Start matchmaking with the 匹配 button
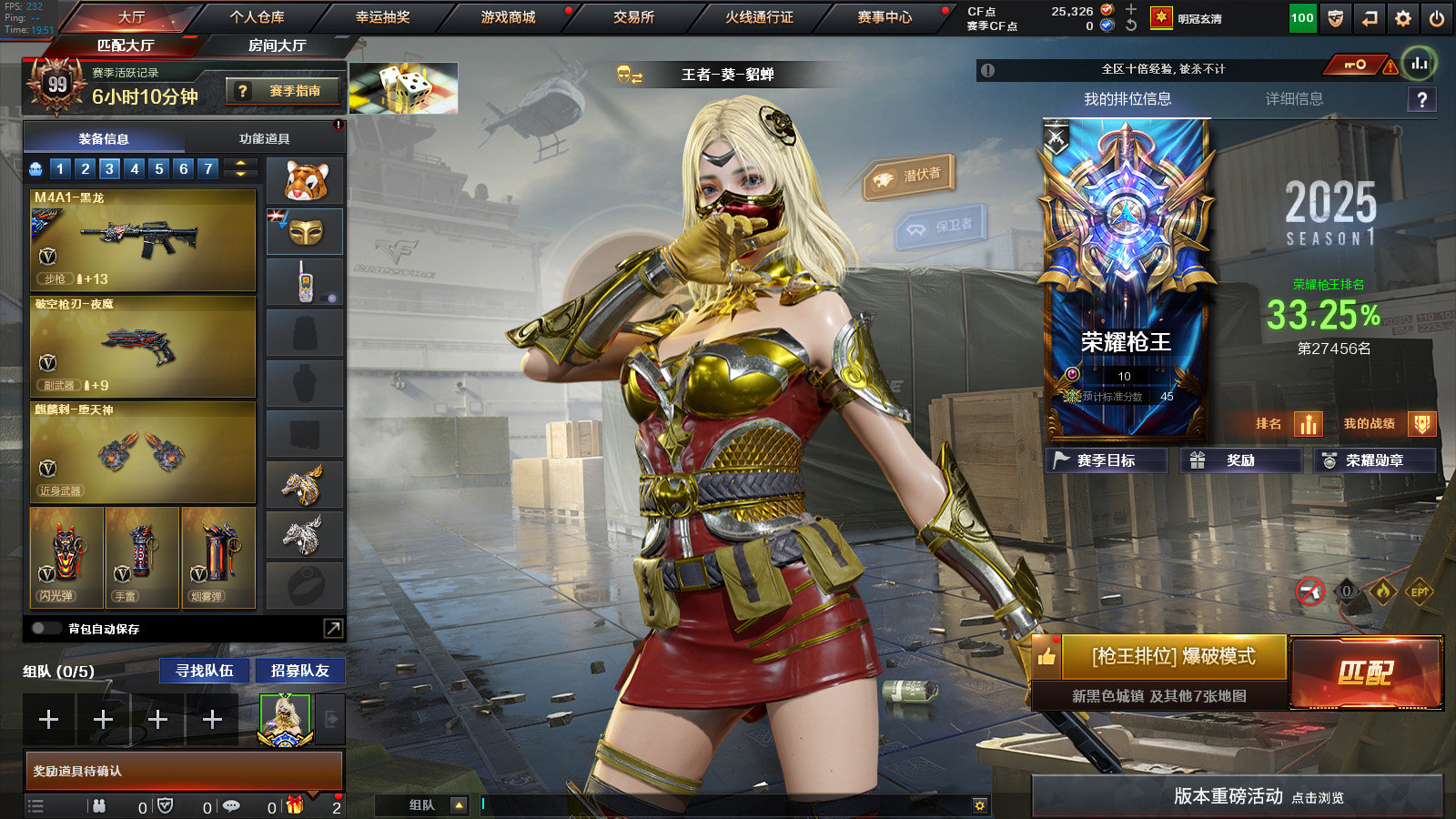The image size is (1456, 819). pyautogui.click(x=1366, y=672)
